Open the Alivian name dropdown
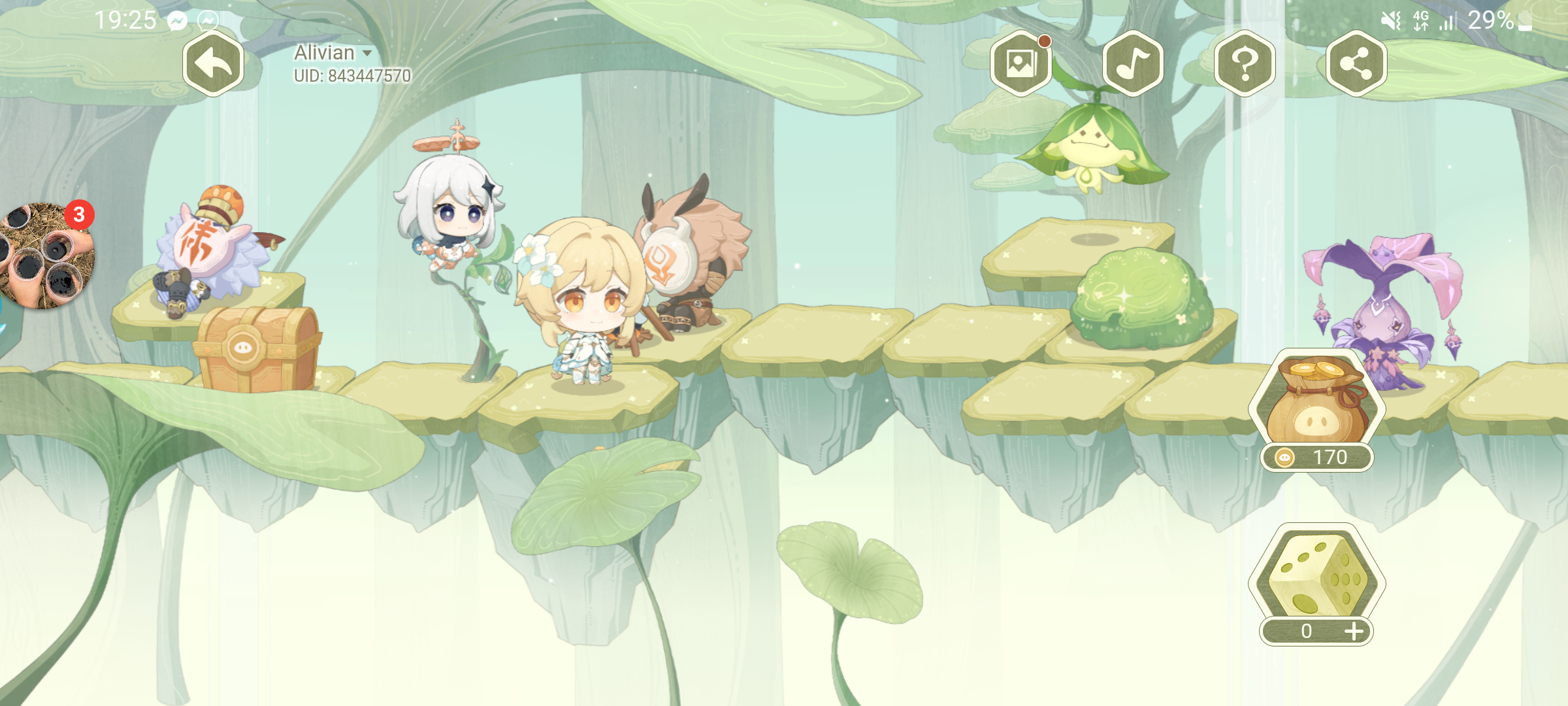The image size is (1568, 706). coord(325,52)
